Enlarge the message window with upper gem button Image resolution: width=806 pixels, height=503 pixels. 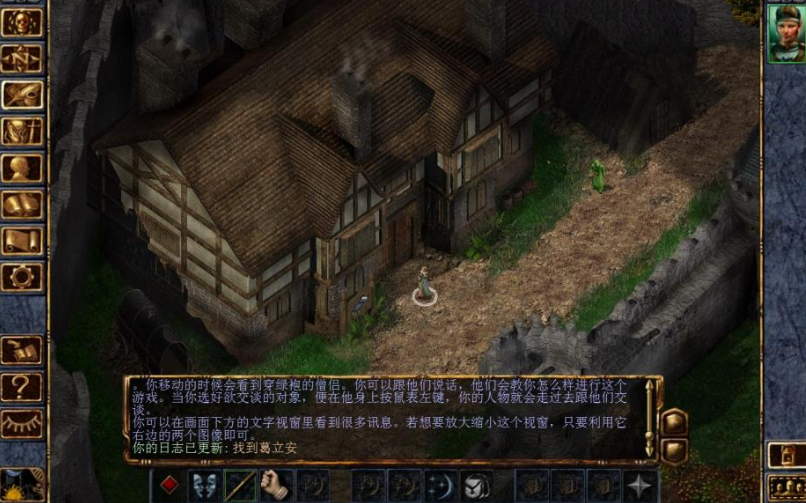tap(673, 420)
